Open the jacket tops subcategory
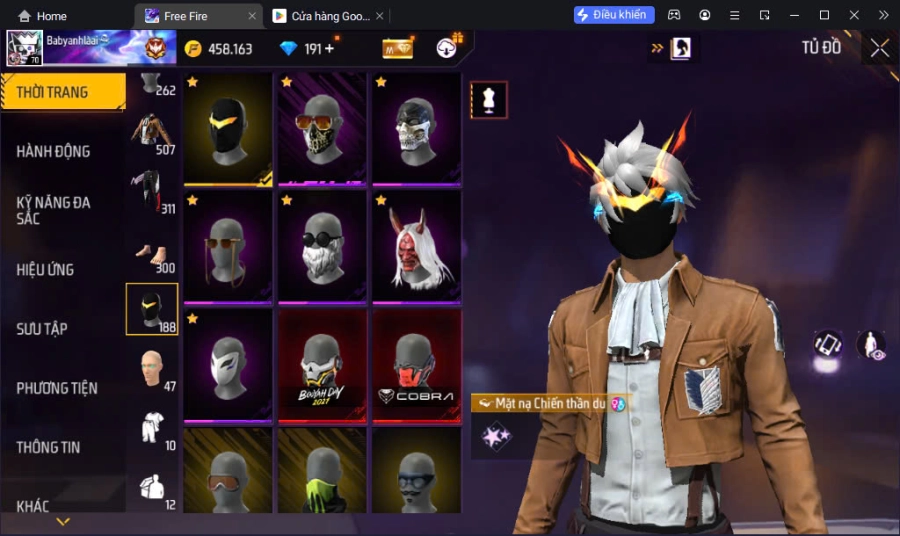Image resolution: width=900 pixels, height=536 pixels. click(x=151, y=131)
